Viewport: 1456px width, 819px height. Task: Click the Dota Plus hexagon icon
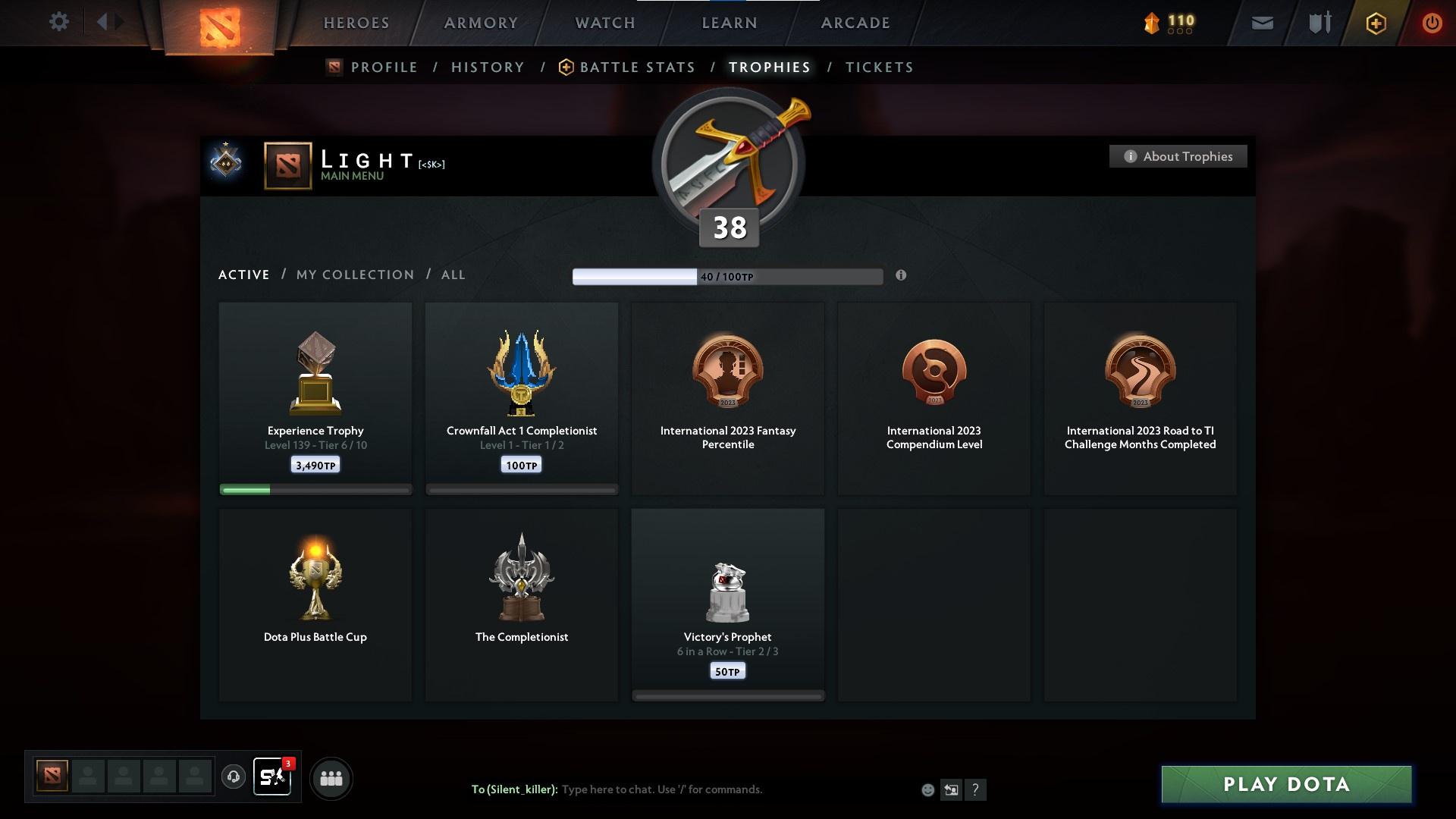point(1375,23)
